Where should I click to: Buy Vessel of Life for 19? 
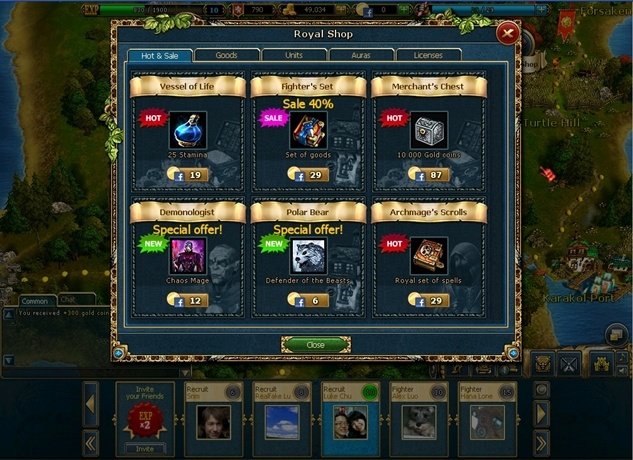(x=188, y=175)
